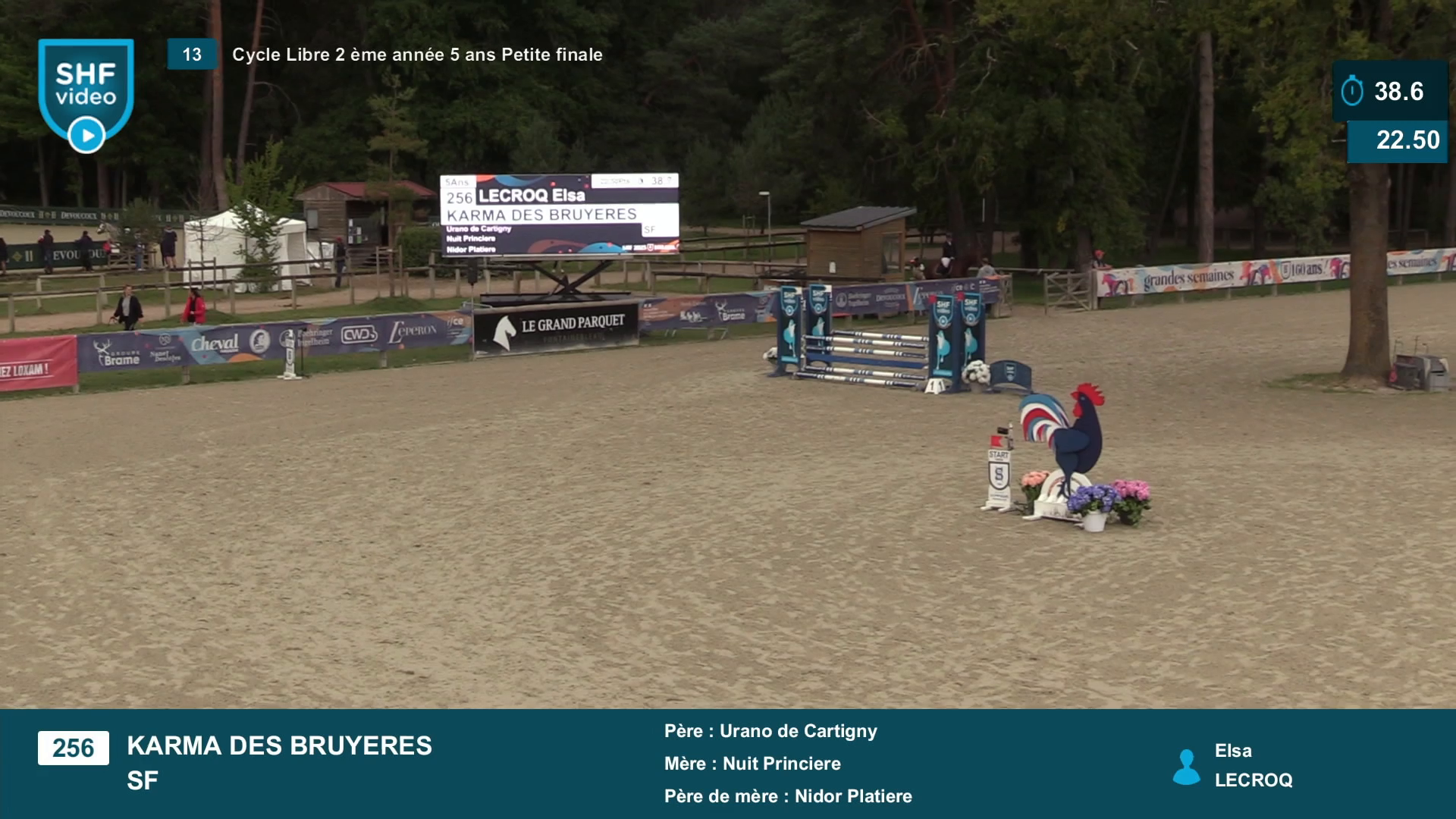The height and width of the screenshot is (819, 1456).
Task: Click the SHF video logo play button
Action: pos(86,136)
